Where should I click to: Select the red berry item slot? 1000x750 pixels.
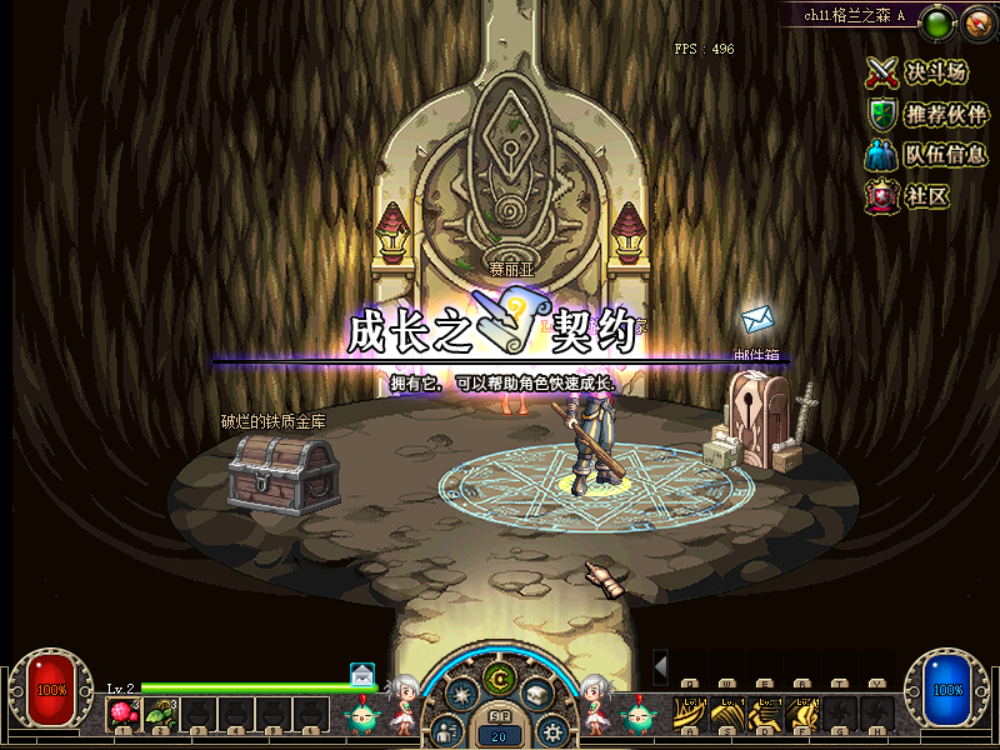coord(123,714)
